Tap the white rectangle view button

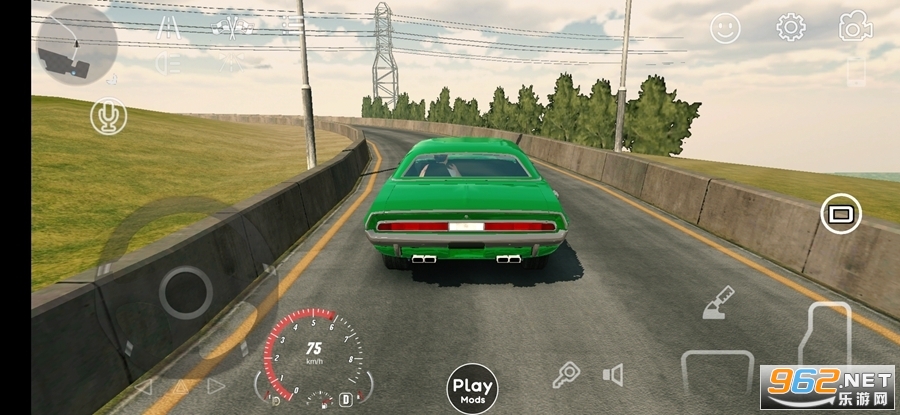coord(841,213)
